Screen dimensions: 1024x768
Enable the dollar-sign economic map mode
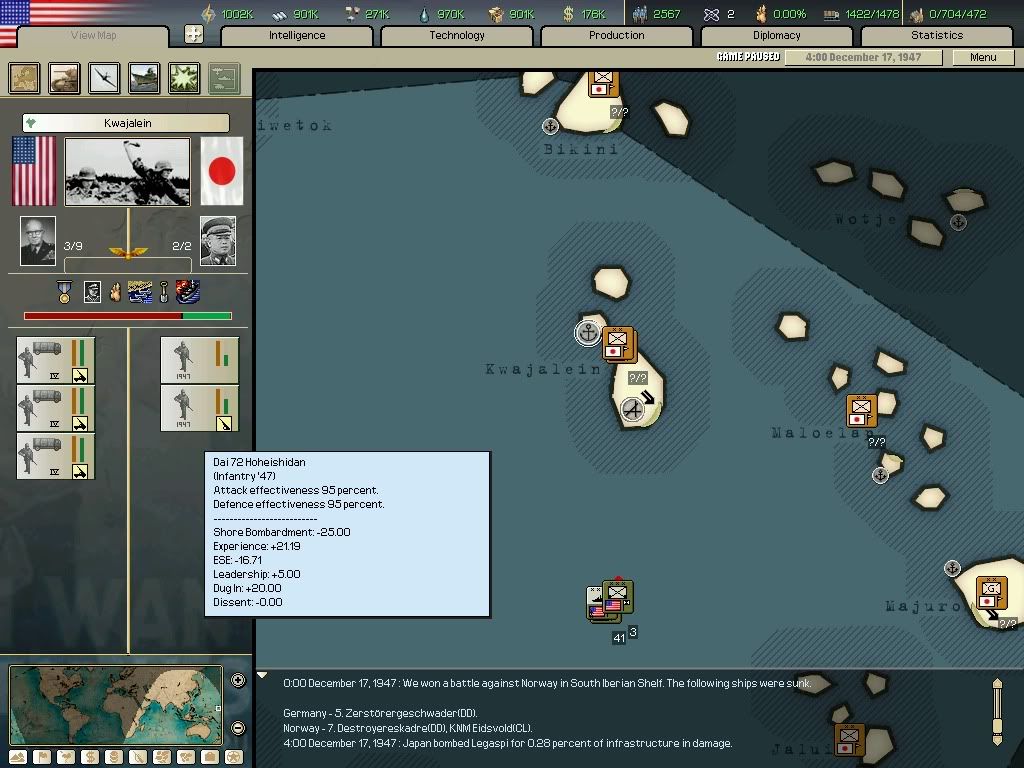click(x=89, y=757)
